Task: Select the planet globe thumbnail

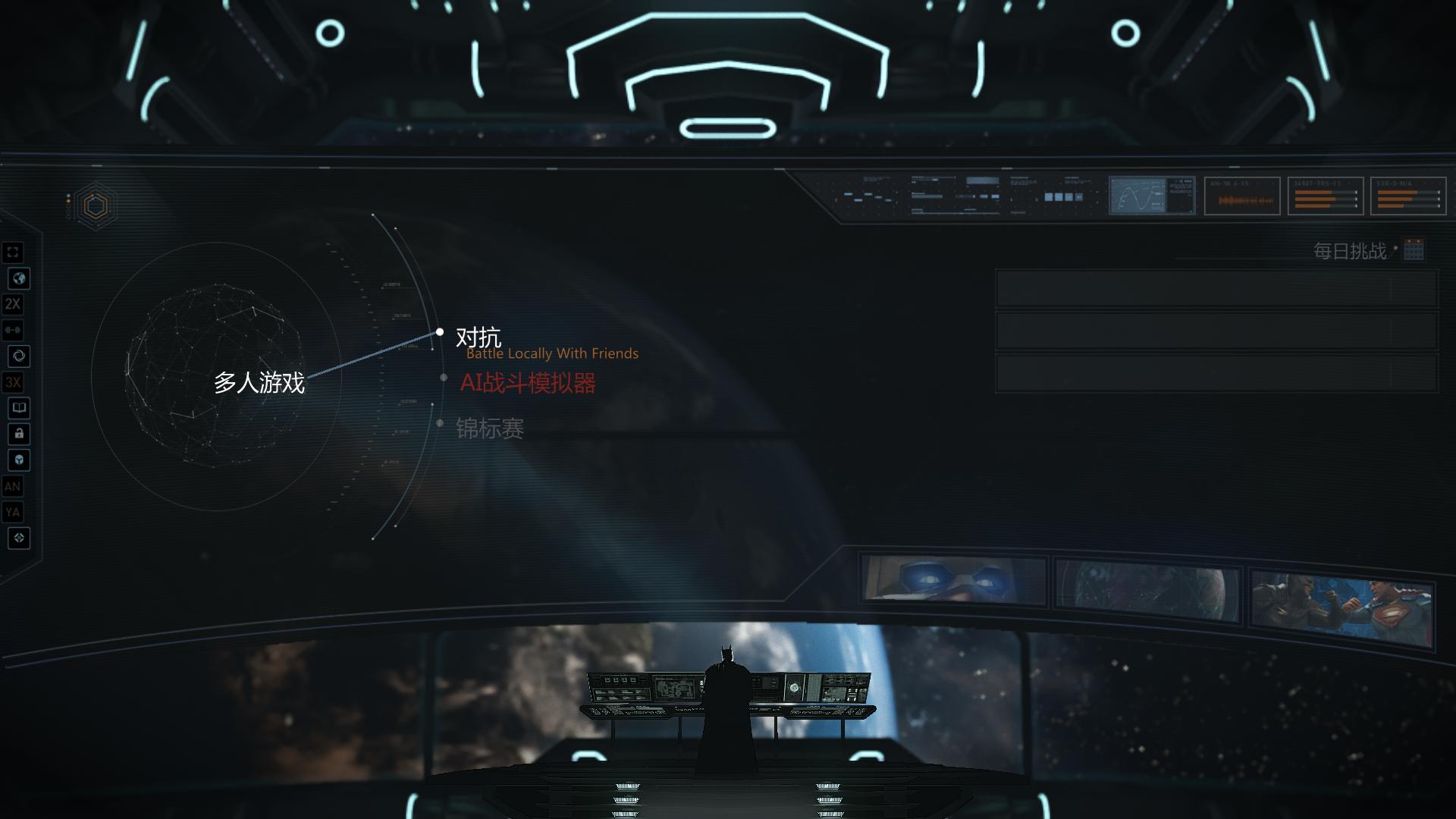Action: pos(1148,591)
